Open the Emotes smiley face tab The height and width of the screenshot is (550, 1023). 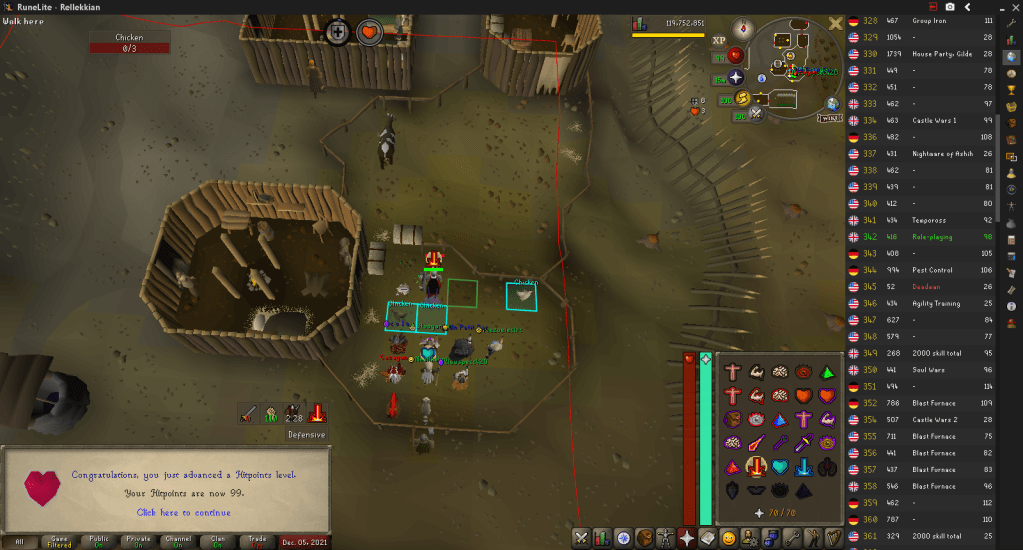728,538
